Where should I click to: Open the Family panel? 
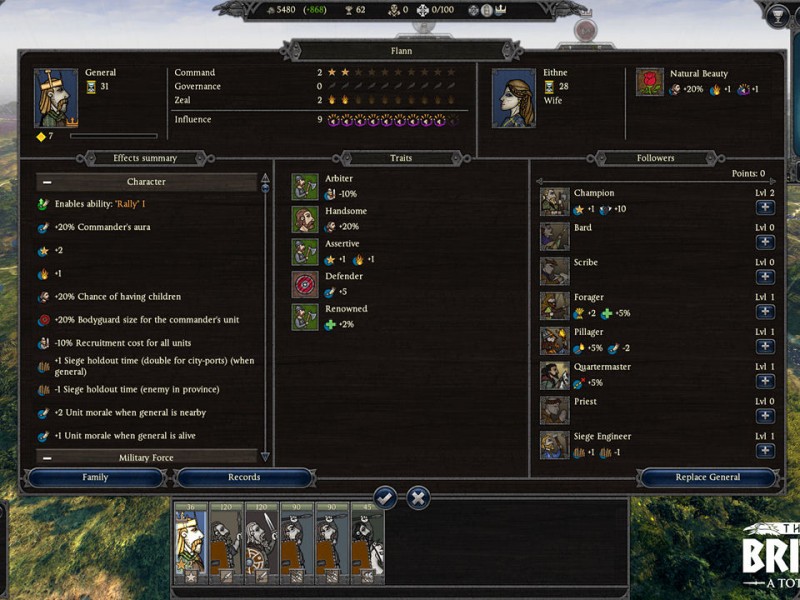(95, 478)
